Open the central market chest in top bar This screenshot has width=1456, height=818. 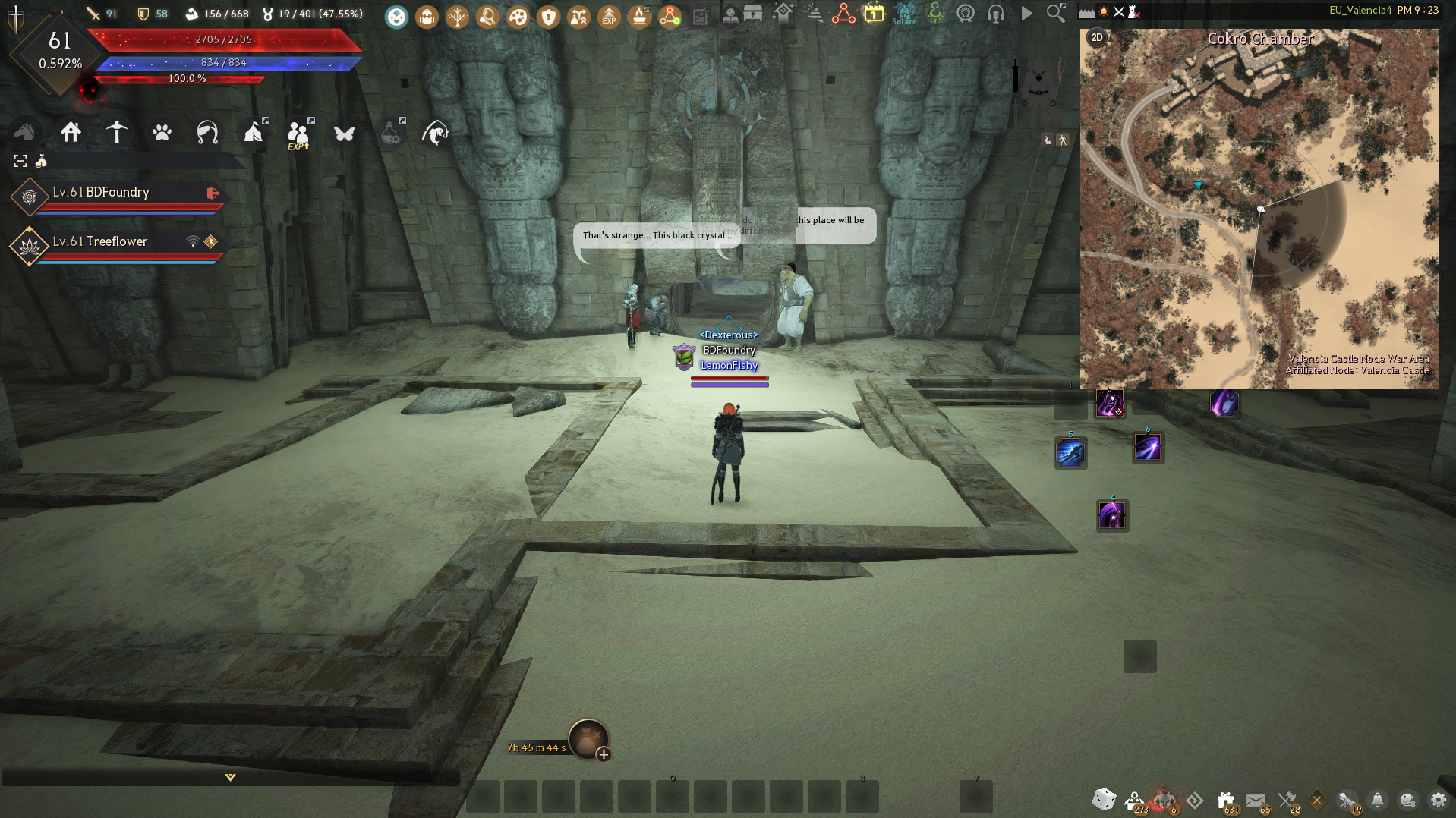point(755,14)
